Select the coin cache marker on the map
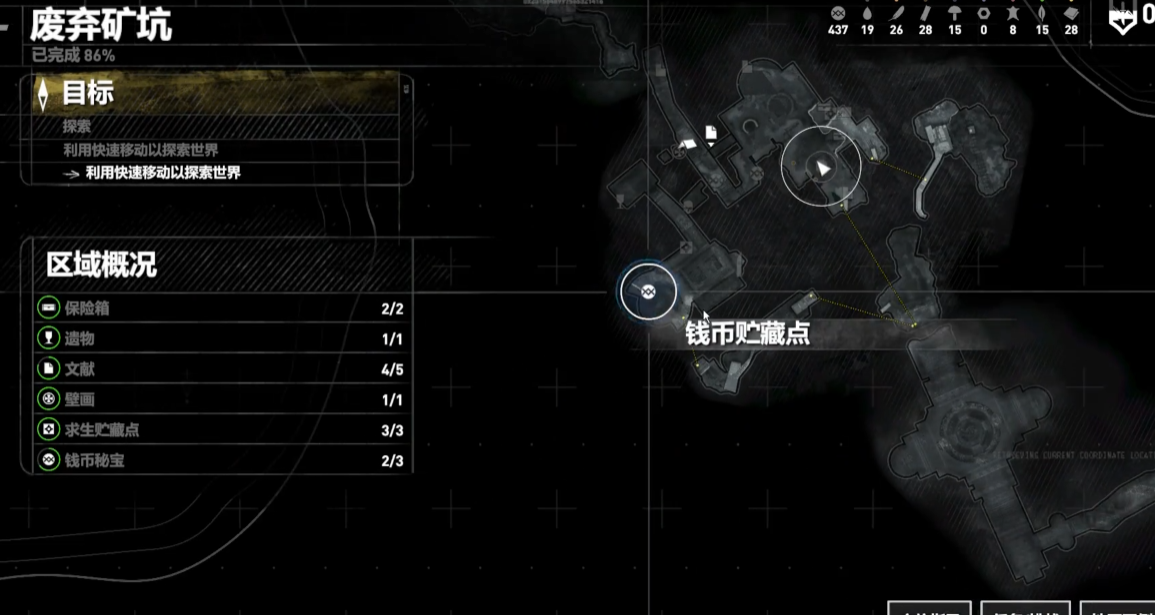The image size is (1155, 615). 648,291
